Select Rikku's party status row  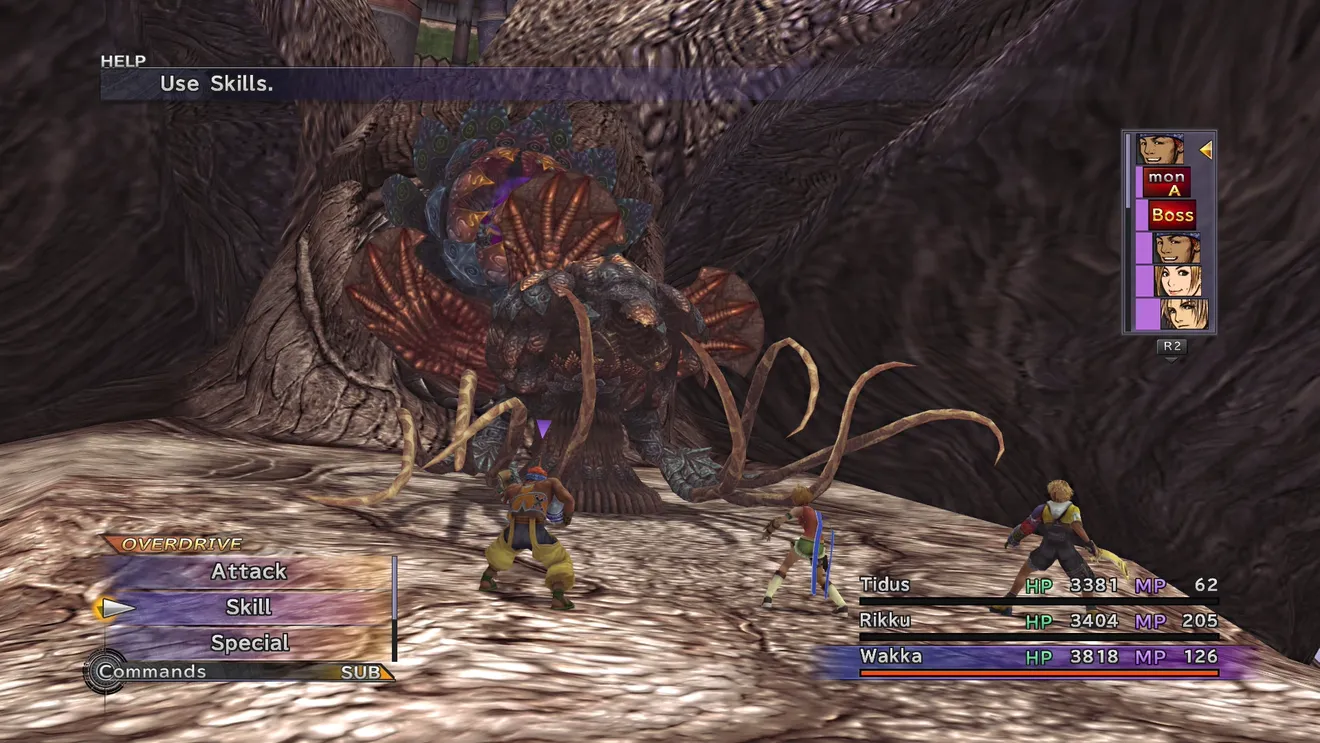(x=1038, y=621)
